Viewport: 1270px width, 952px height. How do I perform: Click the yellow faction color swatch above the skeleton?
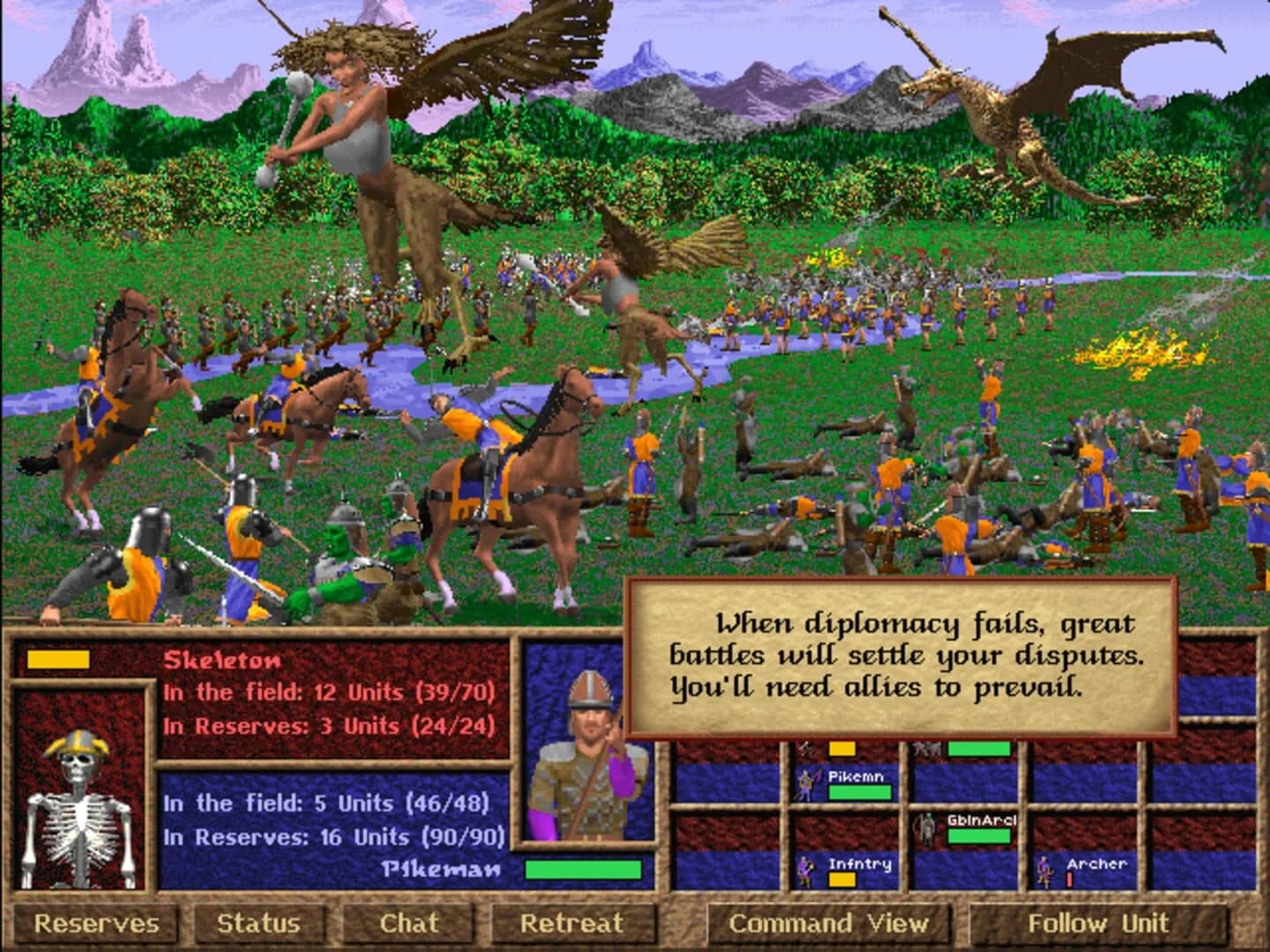point(60,659)
